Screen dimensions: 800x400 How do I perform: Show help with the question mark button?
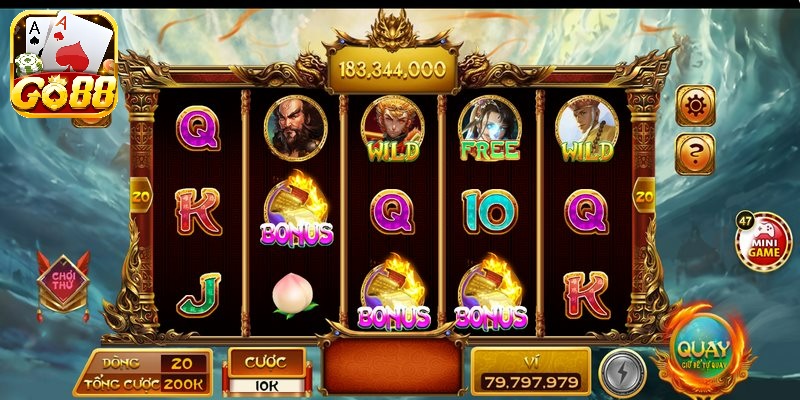click(695, 154)
